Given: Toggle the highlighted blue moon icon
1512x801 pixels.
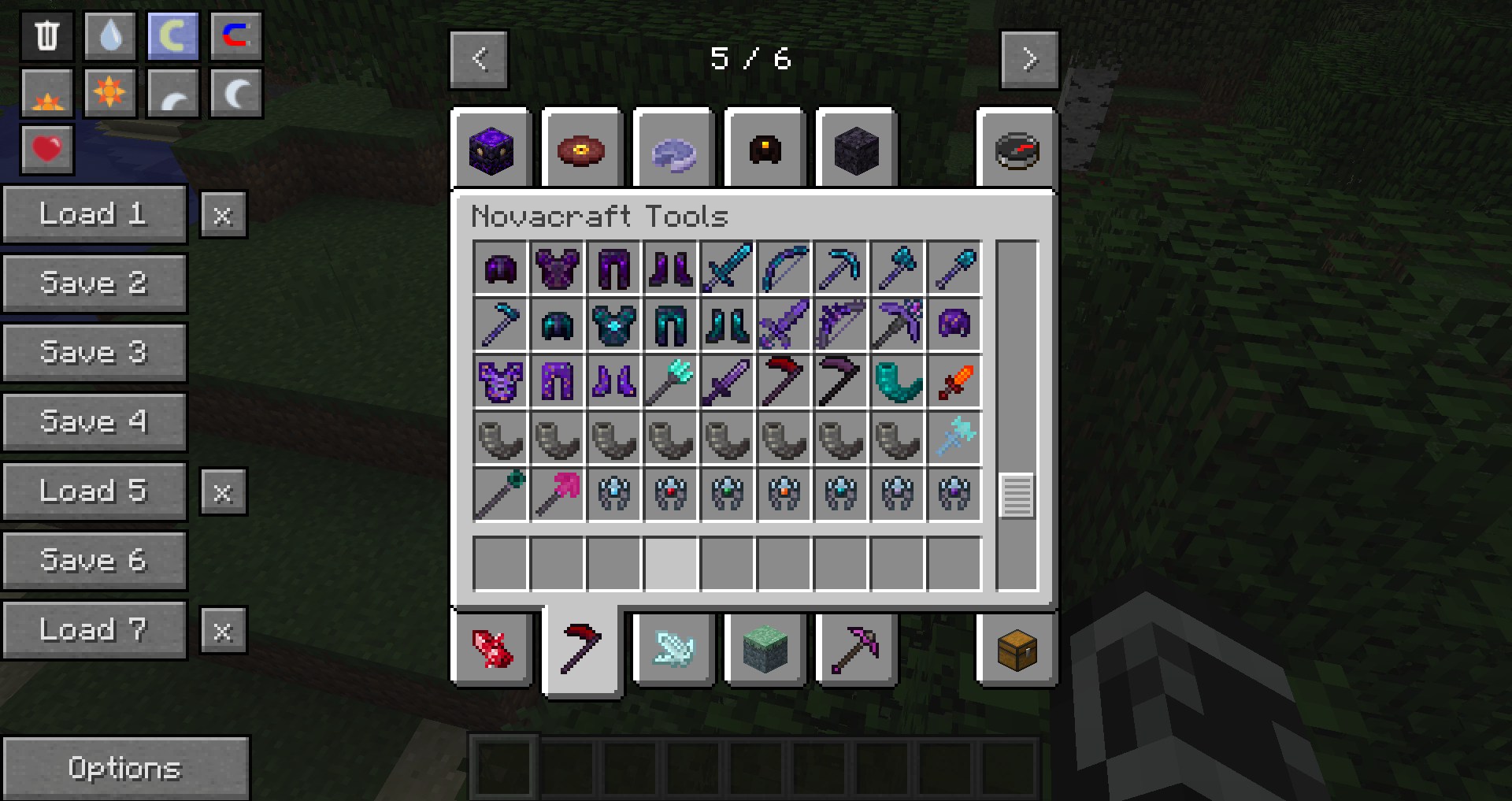Looking at the screenshot, I should [x=172, y=35].
